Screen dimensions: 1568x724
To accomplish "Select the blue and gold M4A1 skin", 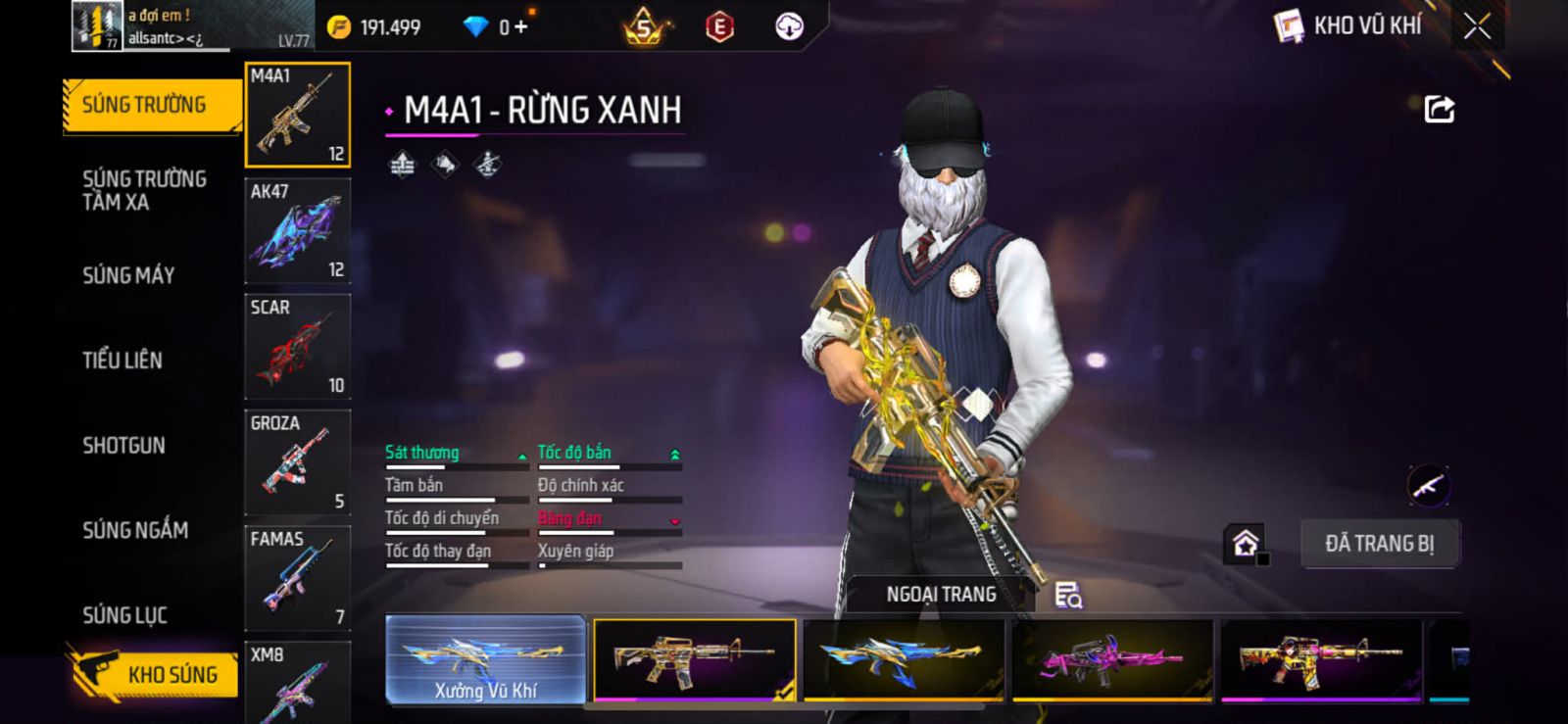I will coord(903,659).
